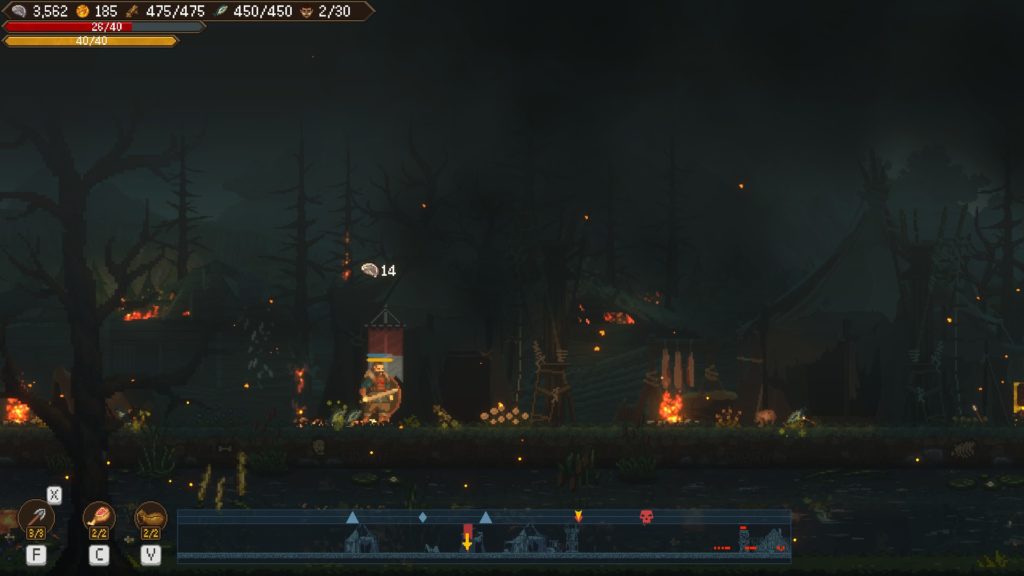Select the small diamond marker on the minimap
This screenshot has width=1024, height=576.
click(x=422, y=517)
